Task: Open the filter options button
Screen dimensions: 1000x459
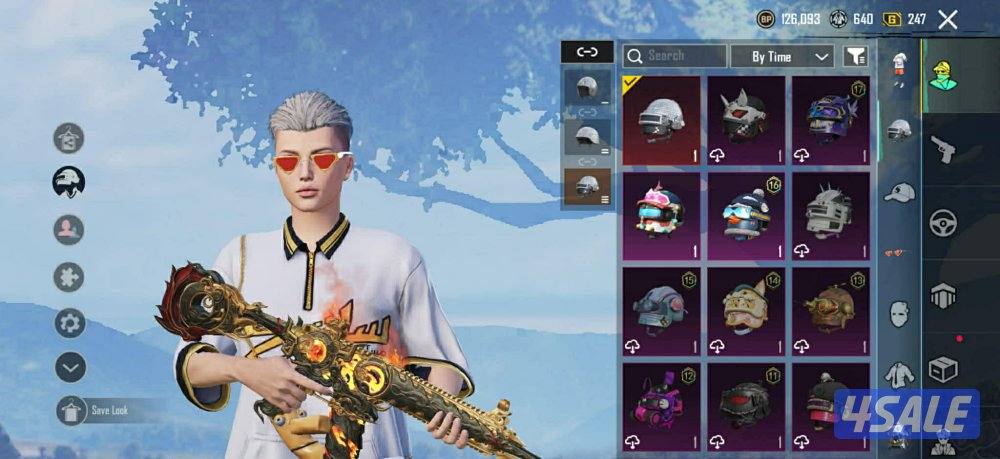Action: [x=856, y=56]
